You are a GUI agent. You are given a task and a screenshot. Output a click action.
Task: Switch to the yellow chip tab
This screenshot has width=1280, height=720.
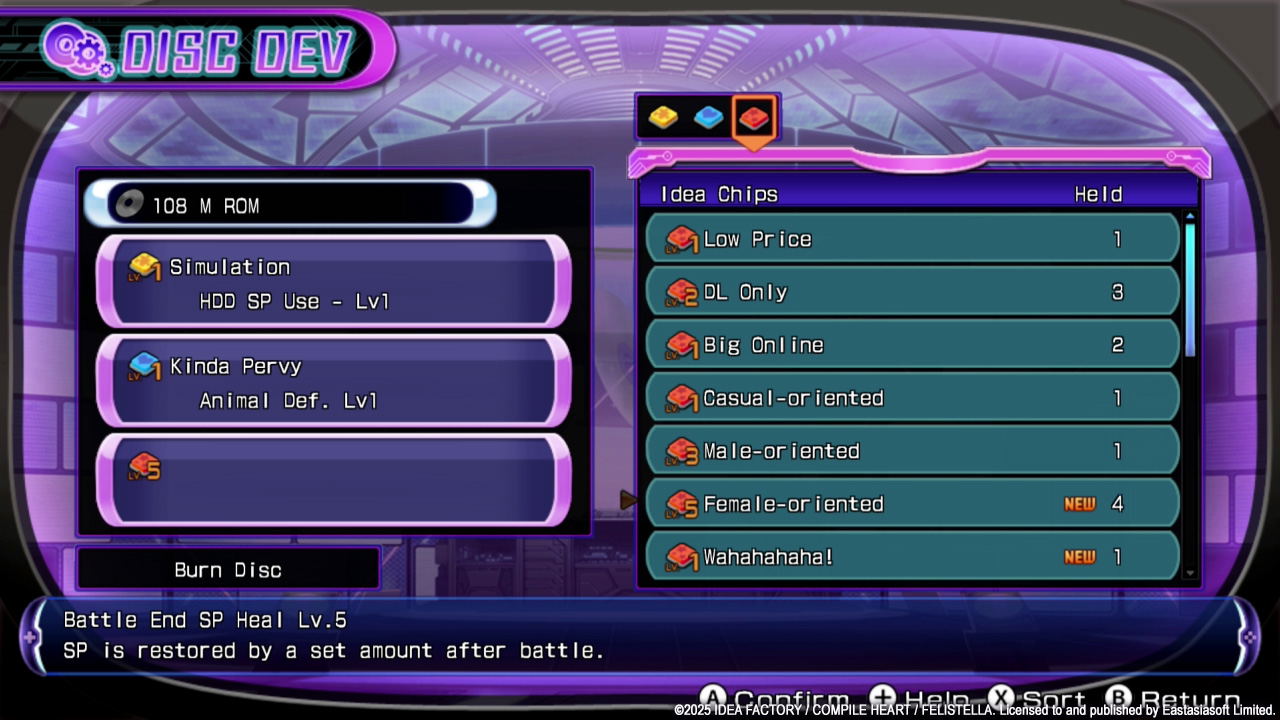coord(663,118)
